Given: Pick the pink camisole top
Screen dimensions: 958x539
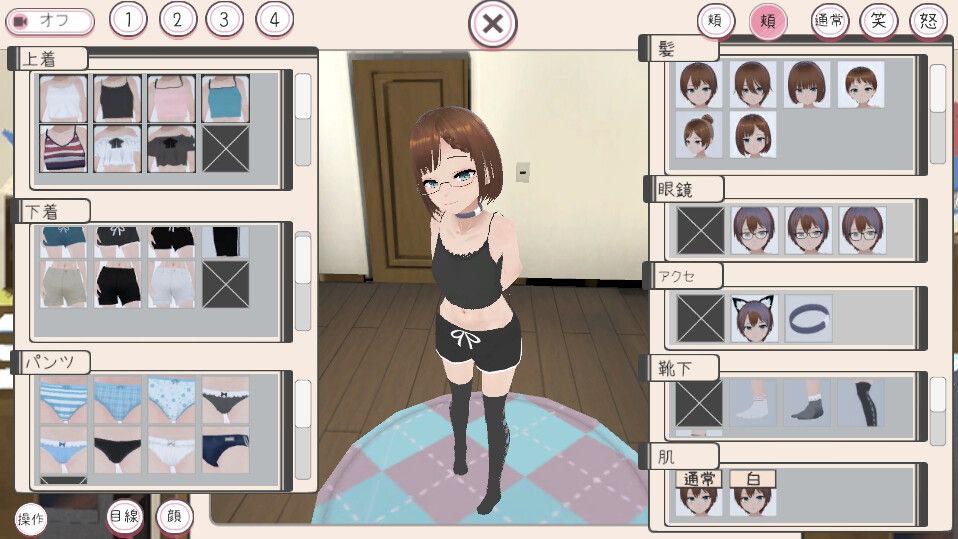Looking at the screenshot, I should pos(171,98).
